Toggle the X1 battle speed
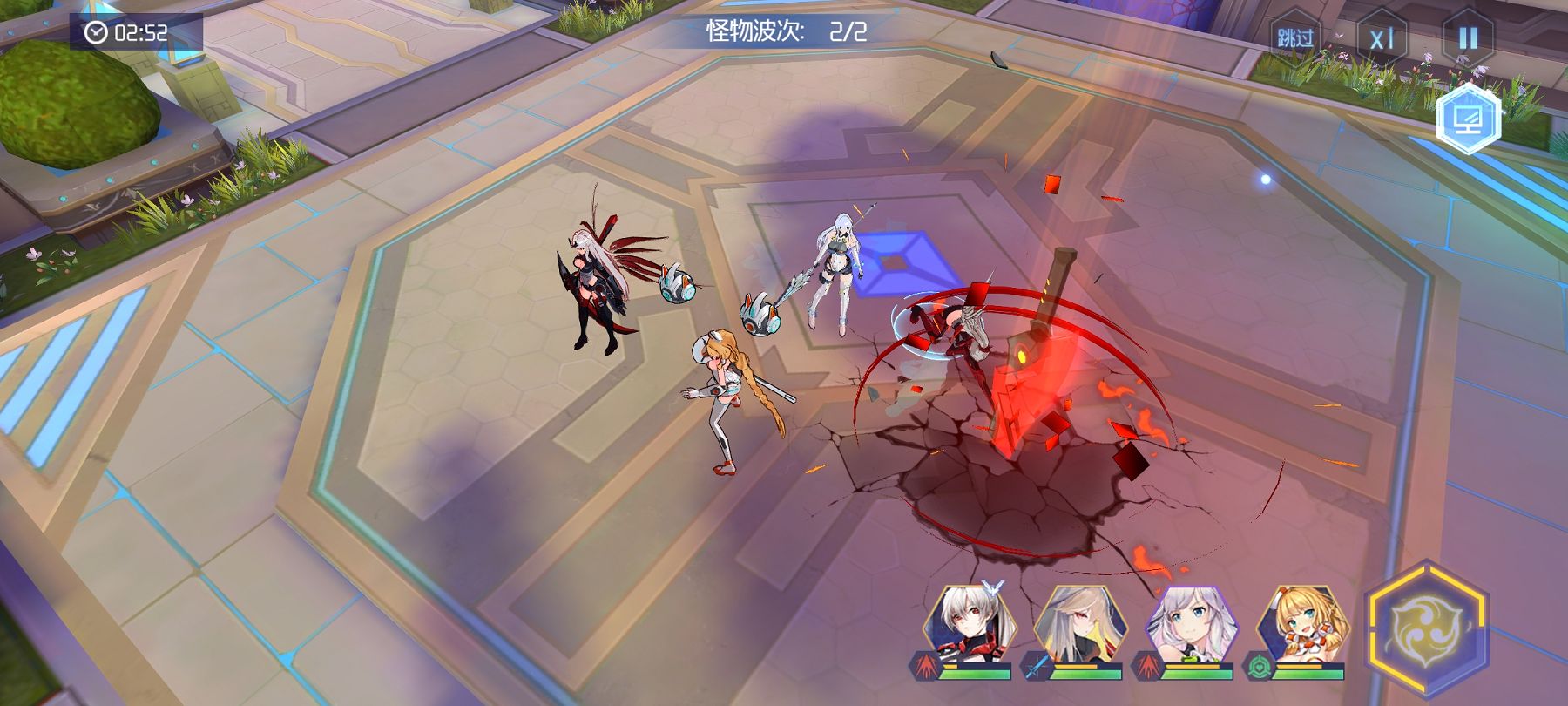Image resolution: width=1568 pixels, height=706 pixels. click(x=1382, y=39)
